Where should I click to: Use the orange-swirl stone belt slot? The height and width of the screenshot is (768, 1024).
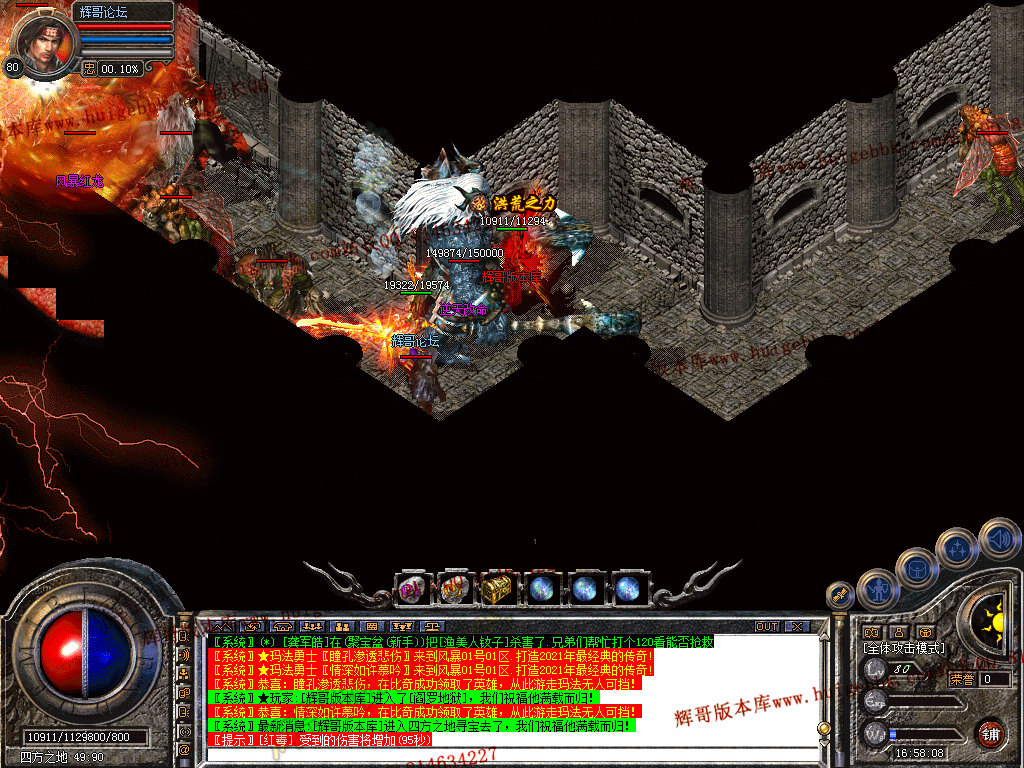click(x=455, y=588)
